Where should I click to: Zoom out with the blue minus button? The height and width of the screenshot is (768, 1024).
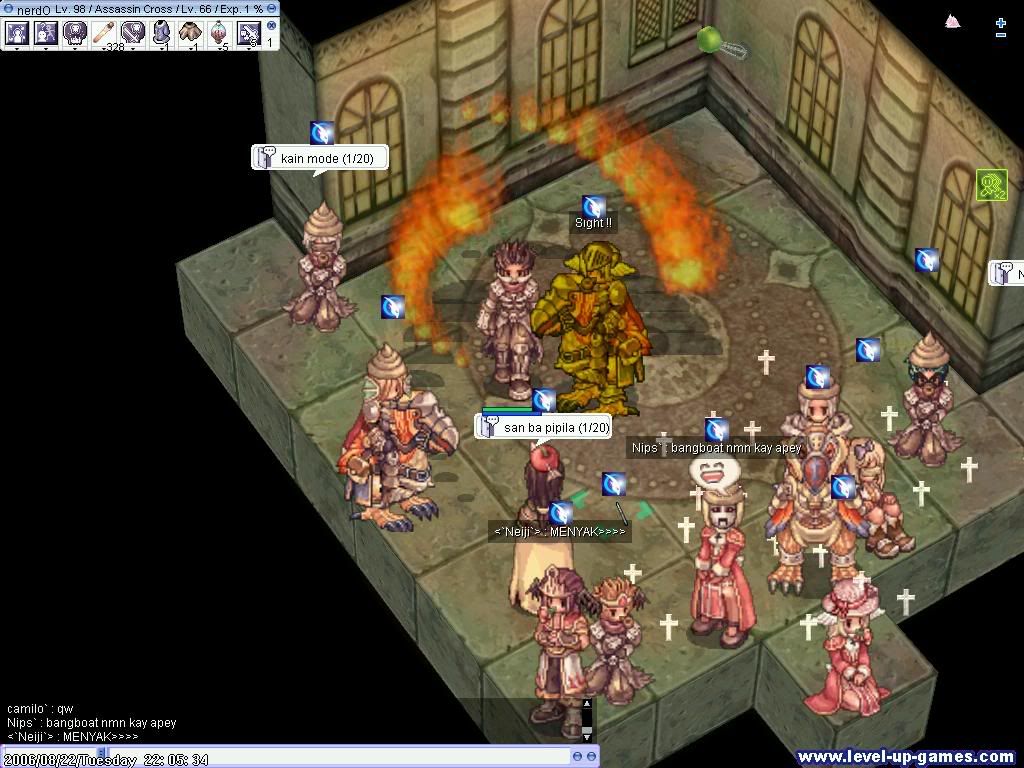pos(1001,35)
